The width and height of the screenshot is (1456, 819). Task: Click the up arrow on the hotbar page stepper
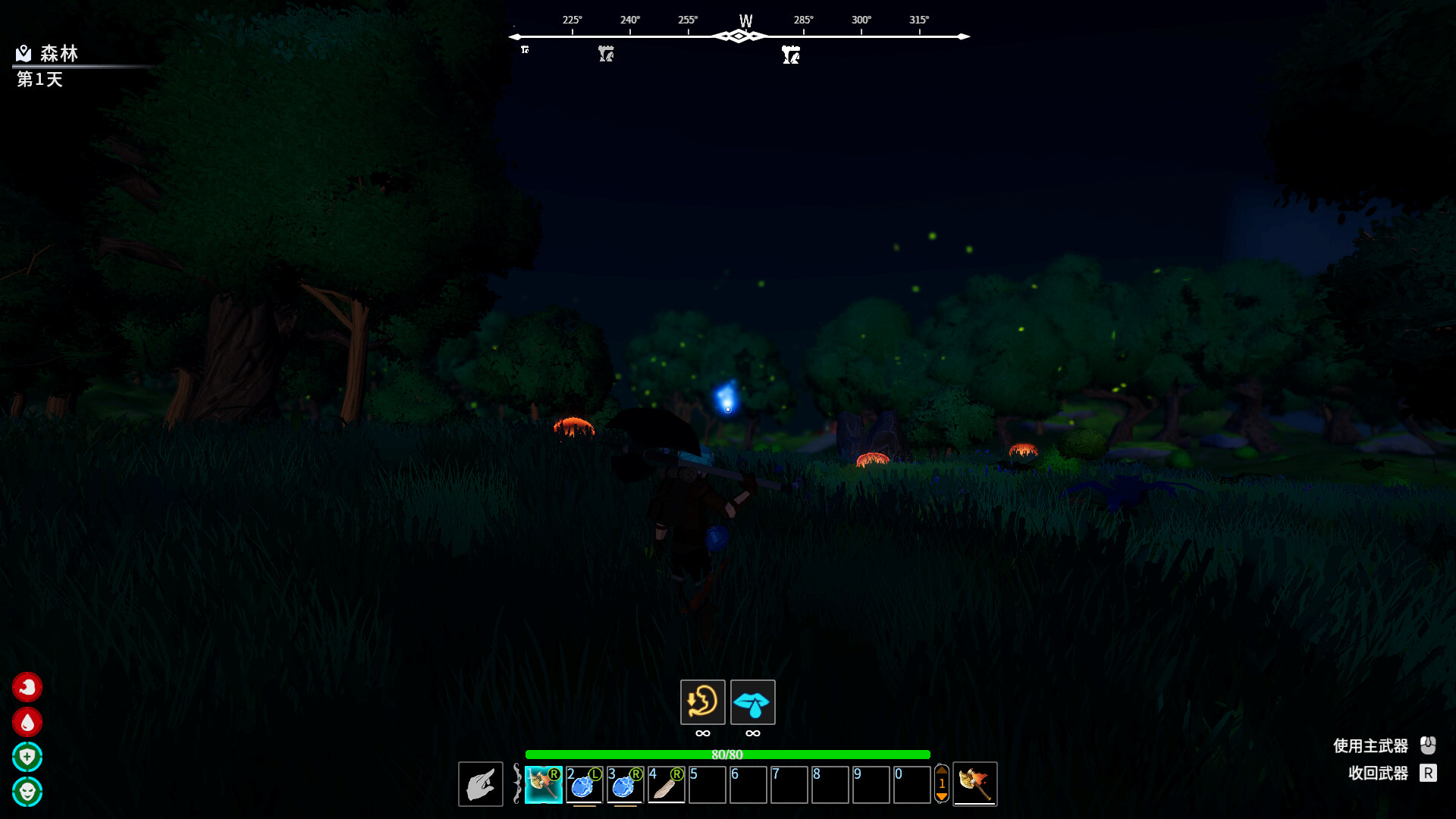pyautogui.click(x=941, y=768)
